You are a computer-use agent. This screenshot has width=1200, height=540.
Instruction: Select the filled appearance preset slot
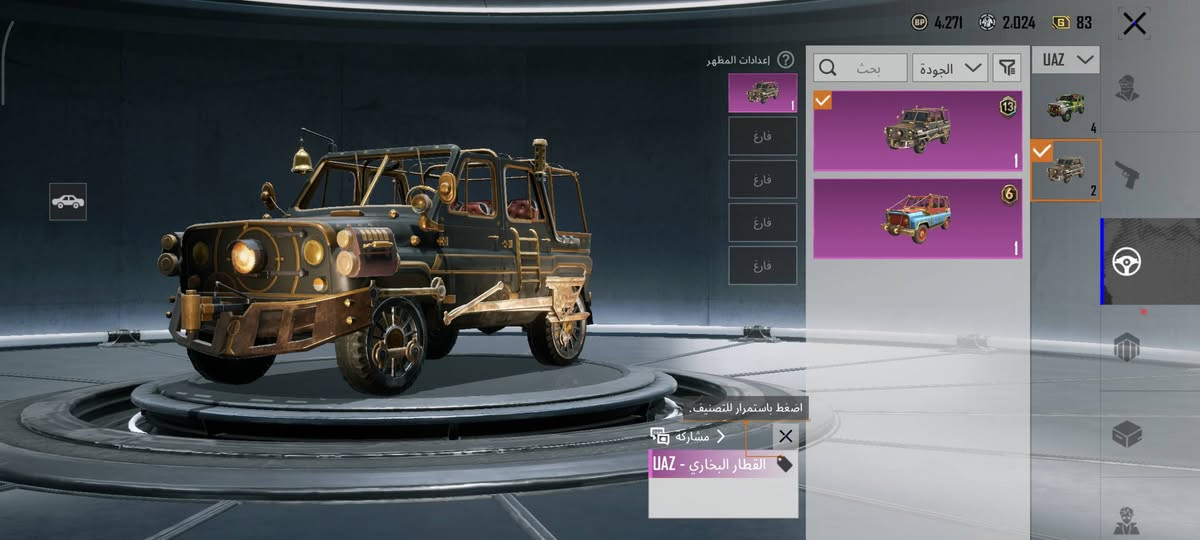point(763,92)
